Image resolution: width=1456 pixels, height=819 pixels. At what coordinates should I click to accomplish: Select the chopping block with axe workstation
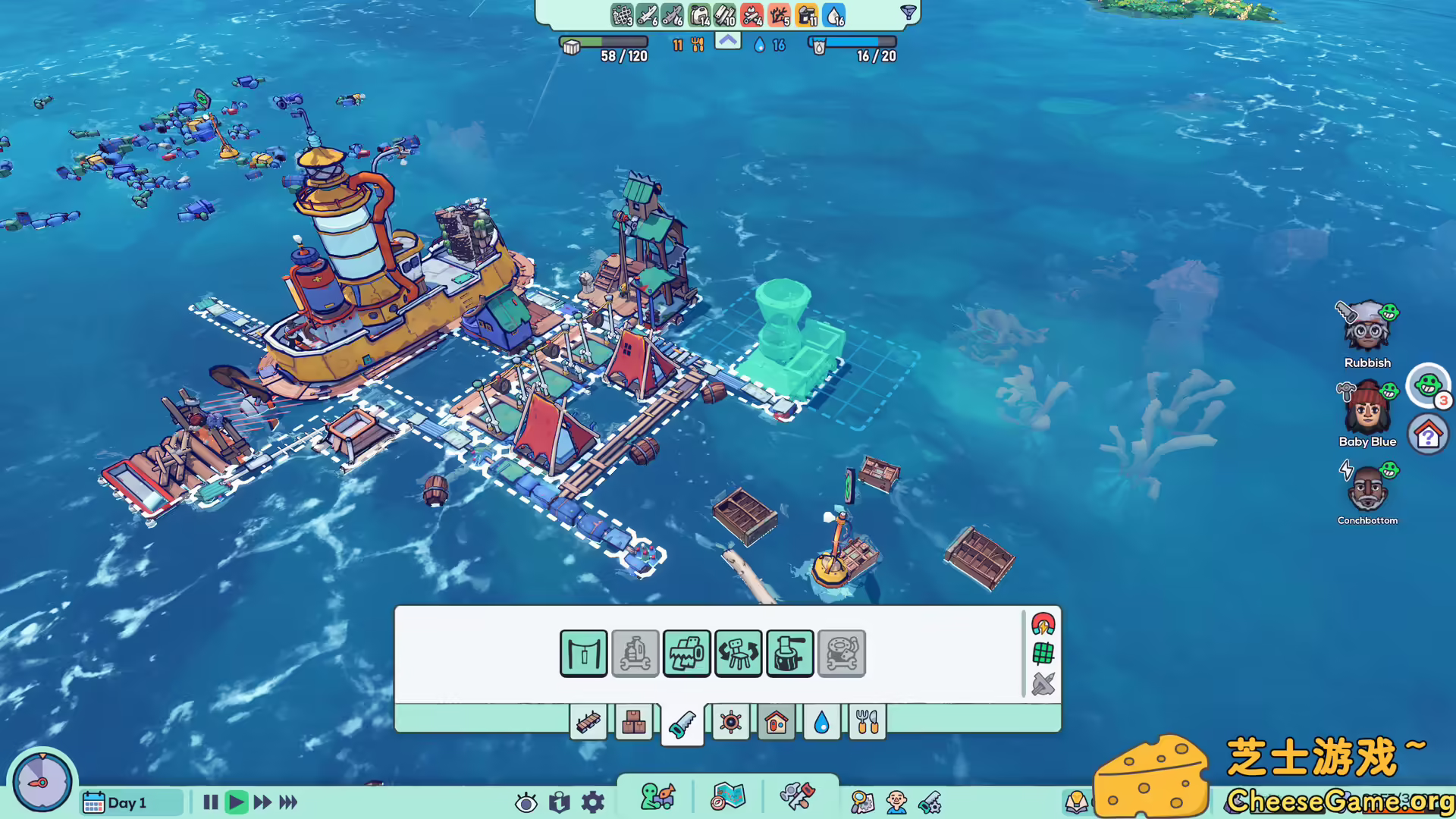click(789, 653)
